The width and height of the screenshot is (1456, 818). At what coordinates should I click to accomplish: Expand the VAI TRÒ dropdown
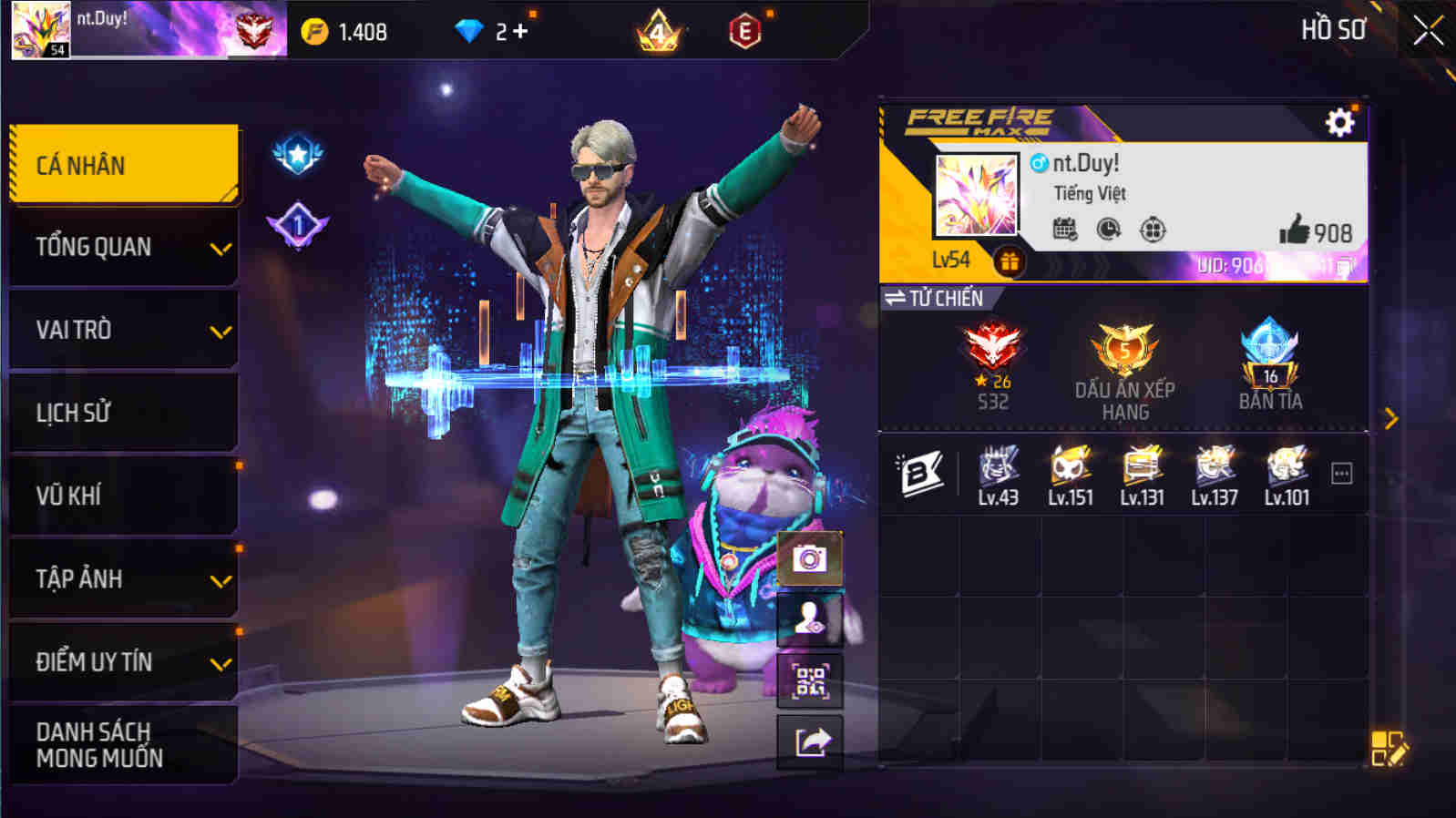point(124,330)
